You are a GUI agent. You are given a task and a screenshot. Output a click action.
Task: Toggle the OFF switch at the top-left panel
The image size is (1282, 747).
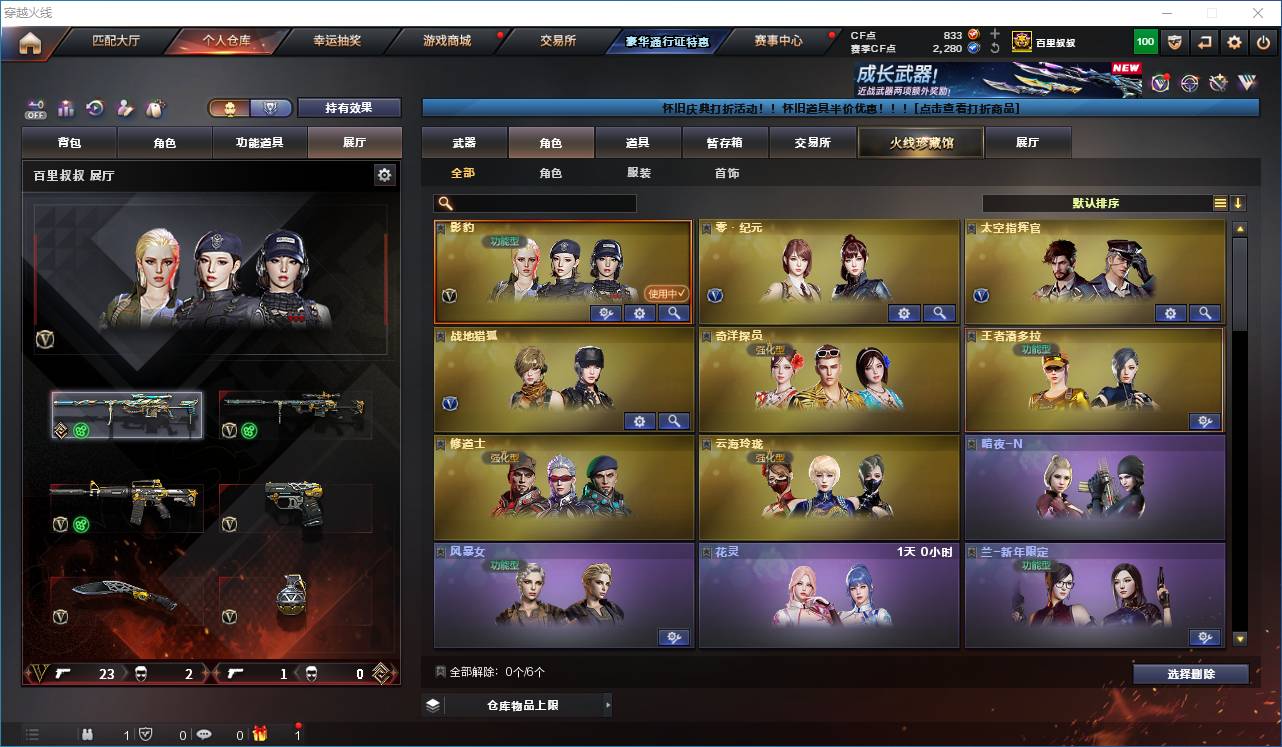[34, 110]
